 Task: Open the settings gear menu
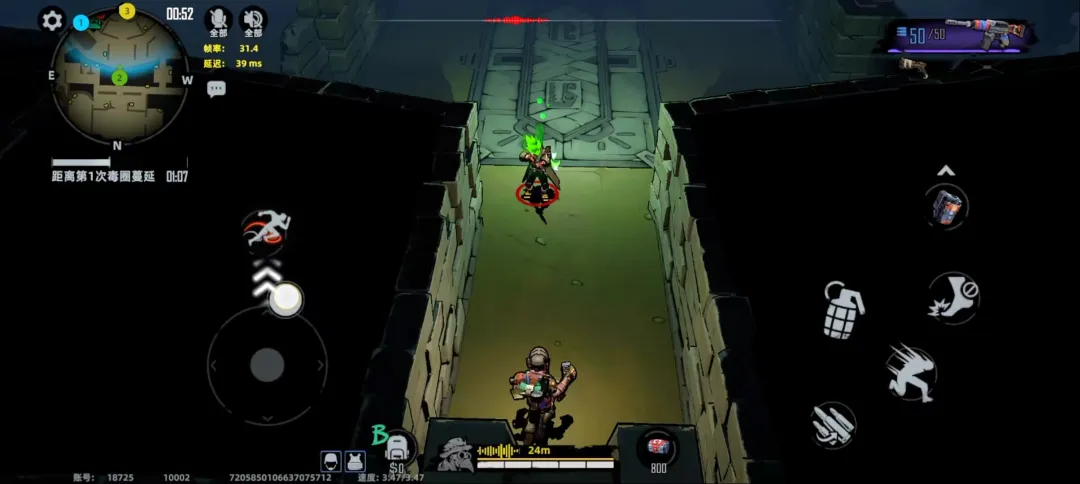(x=52, y=20)
